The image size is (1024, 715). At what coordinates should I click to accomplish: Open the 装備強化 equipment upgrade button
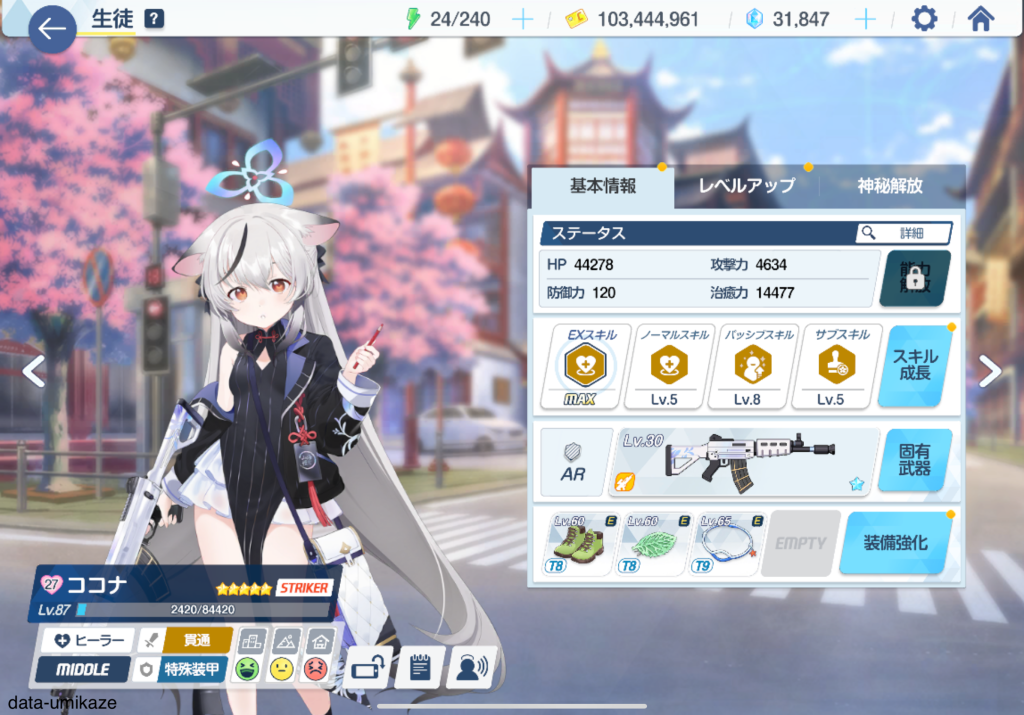point(895,543)
